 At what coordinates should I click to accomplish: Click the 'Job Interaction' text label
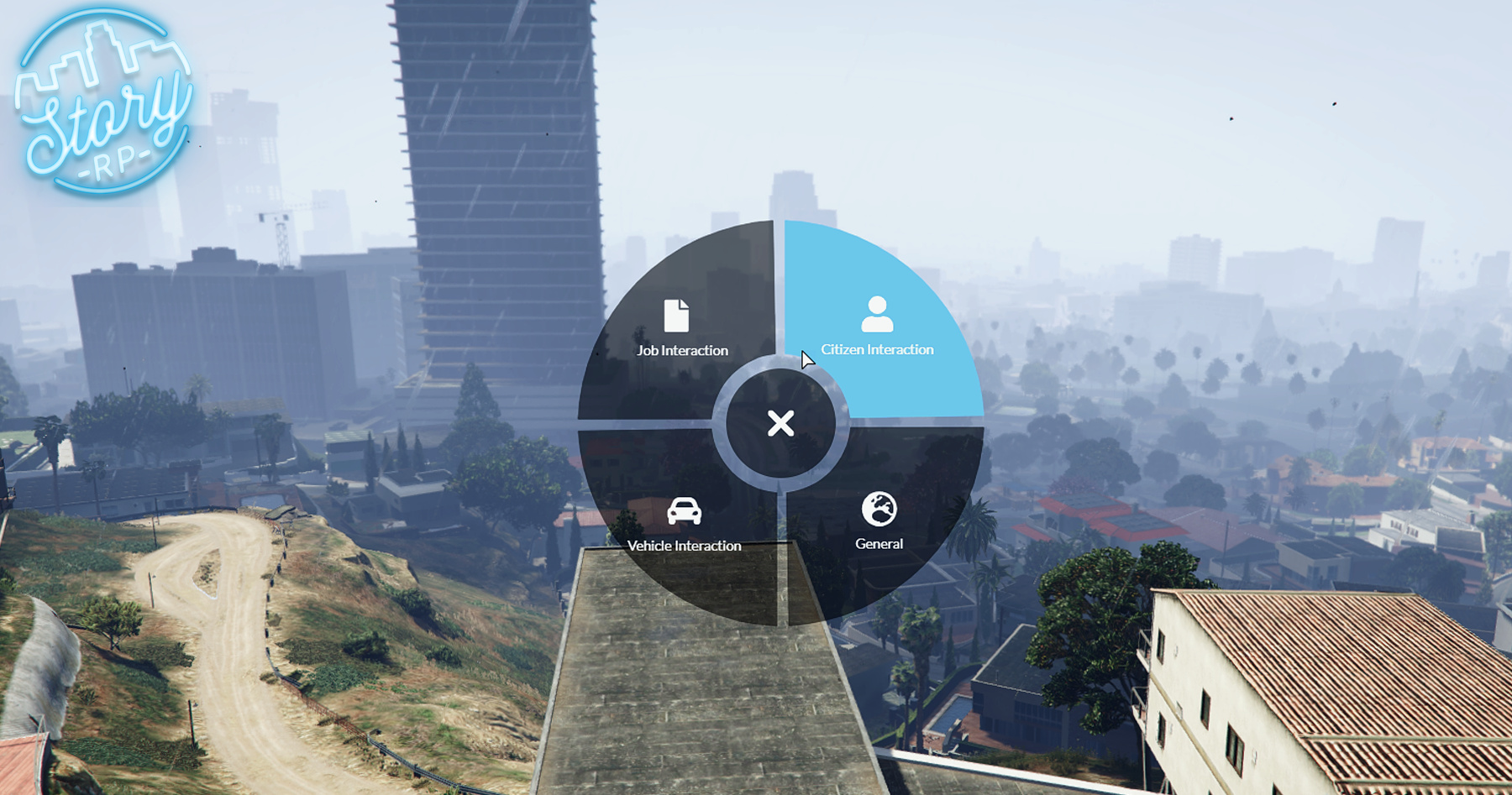click(680, 352)
